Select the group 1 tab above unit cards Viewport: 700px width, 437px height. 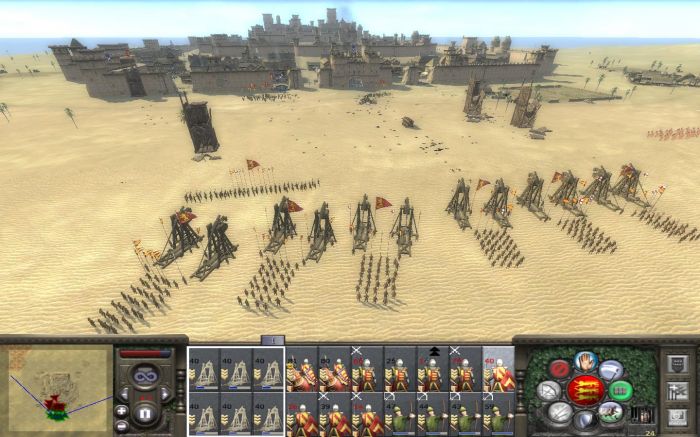272,341
